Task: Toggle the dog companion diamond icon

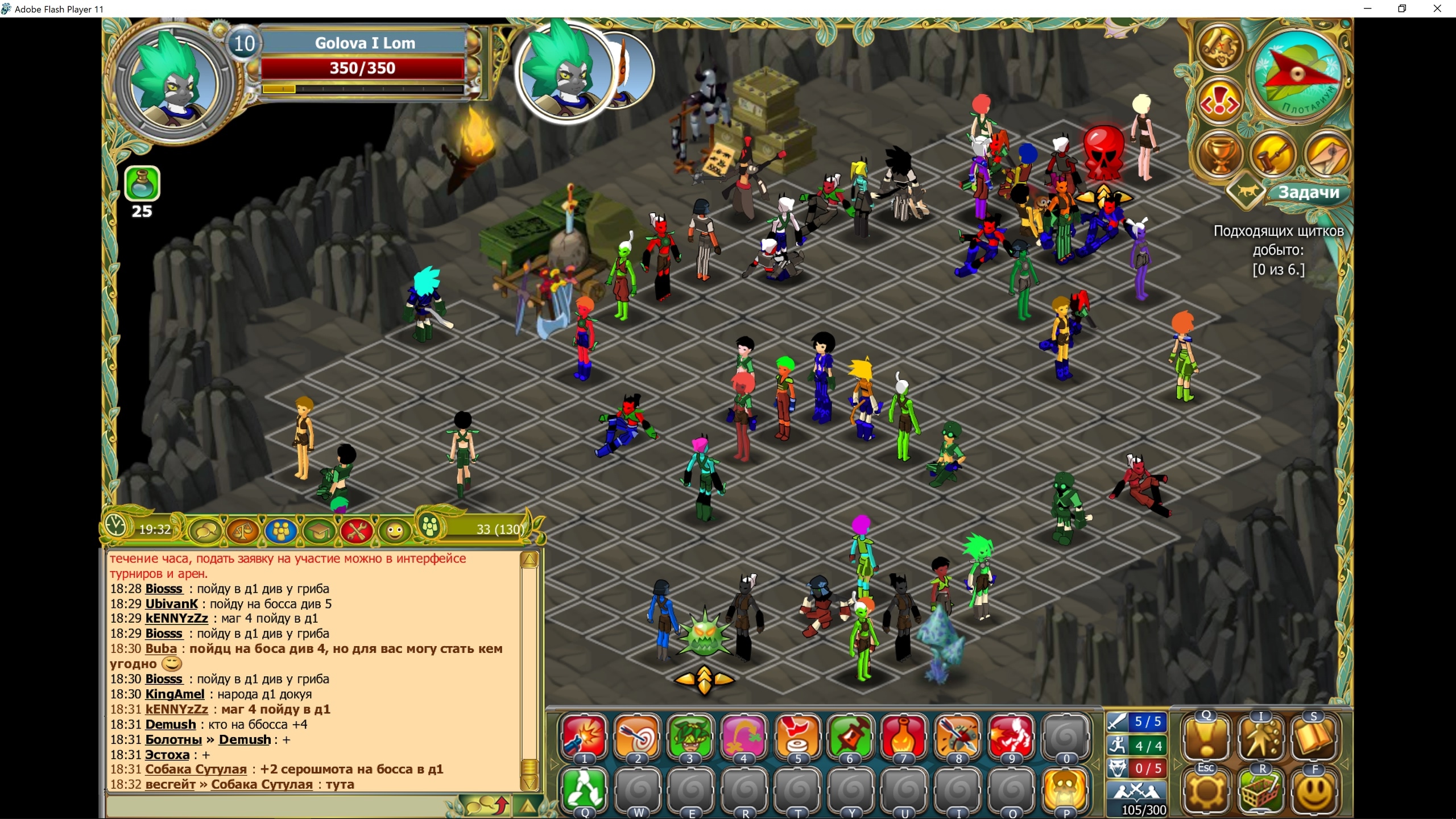Action: click(x=1246, y=191)
